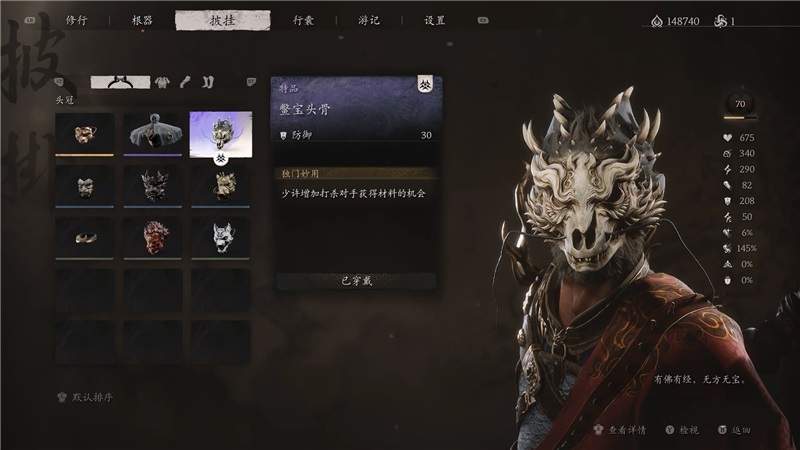The height and width of the screenshot is (450, 800).
Task: Switch to the body armor category icon
Action: [x=162, y=82]
